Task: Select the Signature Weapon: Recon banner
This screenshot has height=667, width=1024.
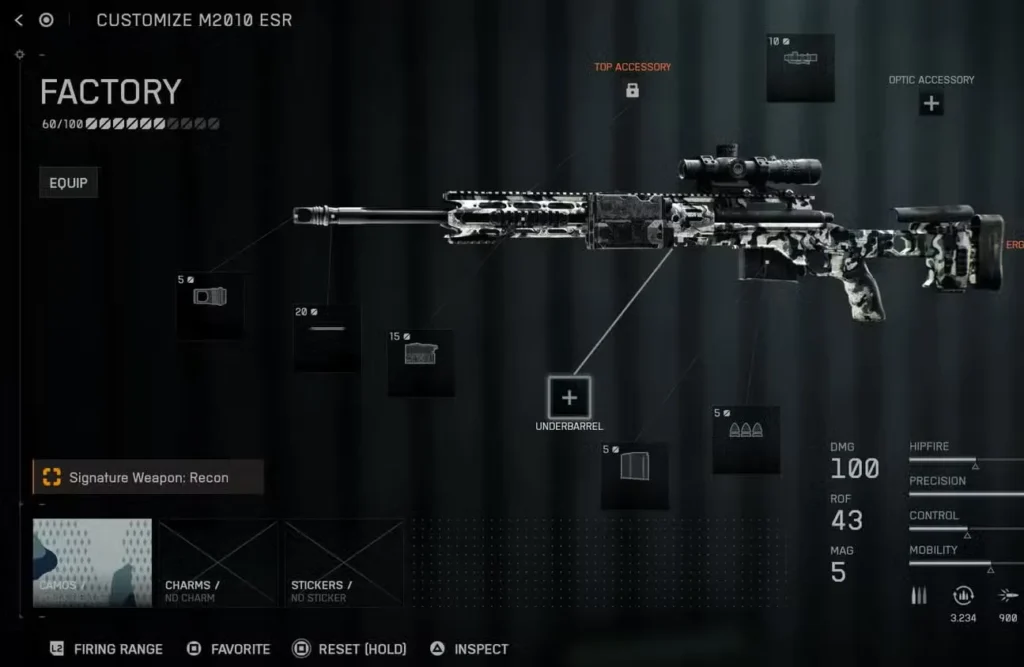Action: point(148,478)
